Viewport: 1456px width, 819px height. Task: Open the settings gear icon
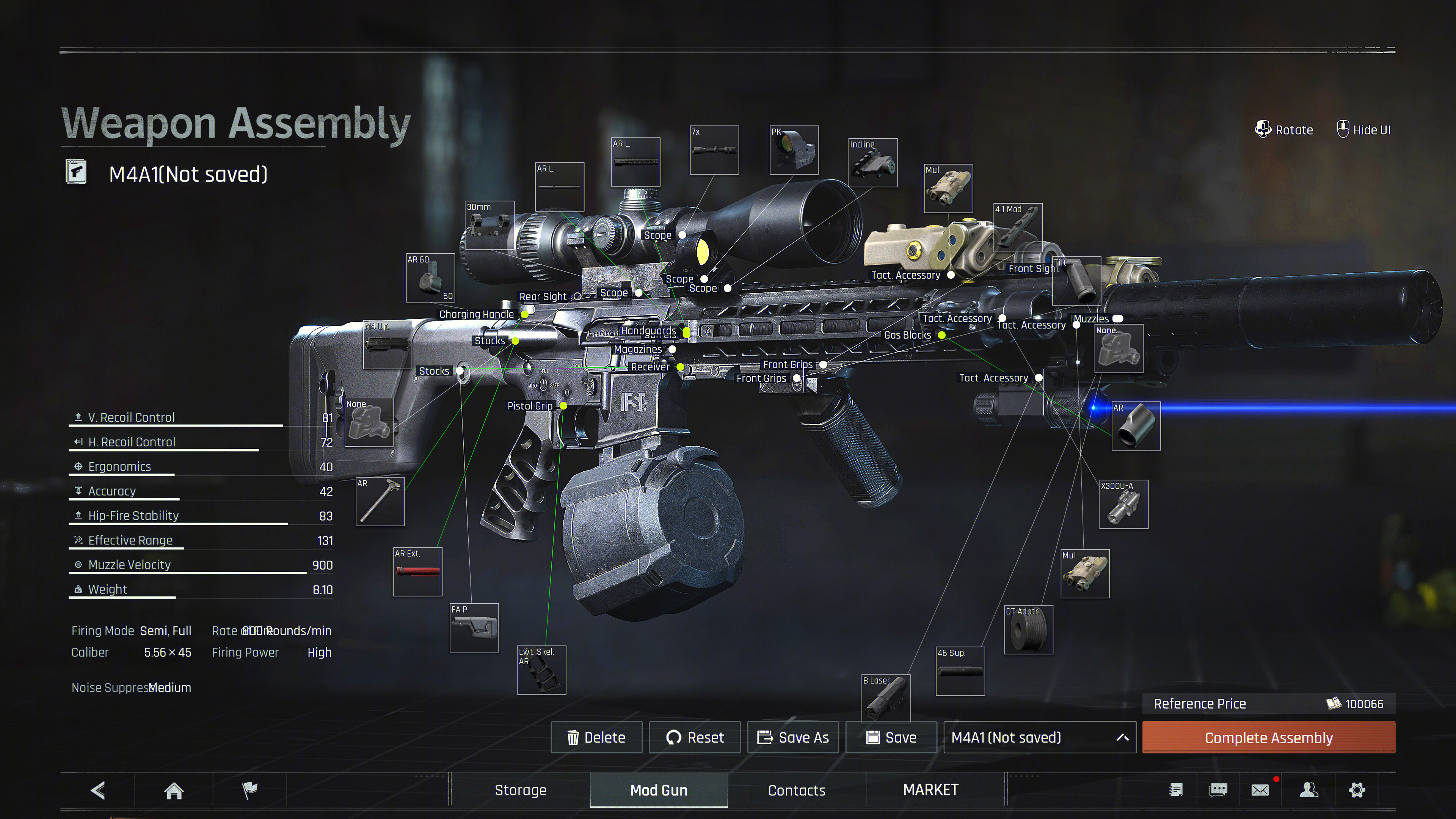pos(1357,790)
